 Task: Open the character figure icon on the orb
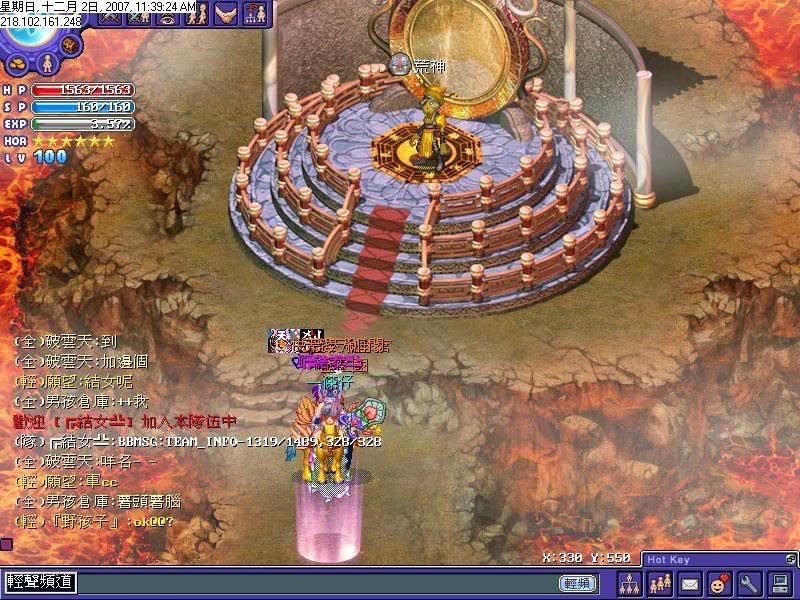45,64
